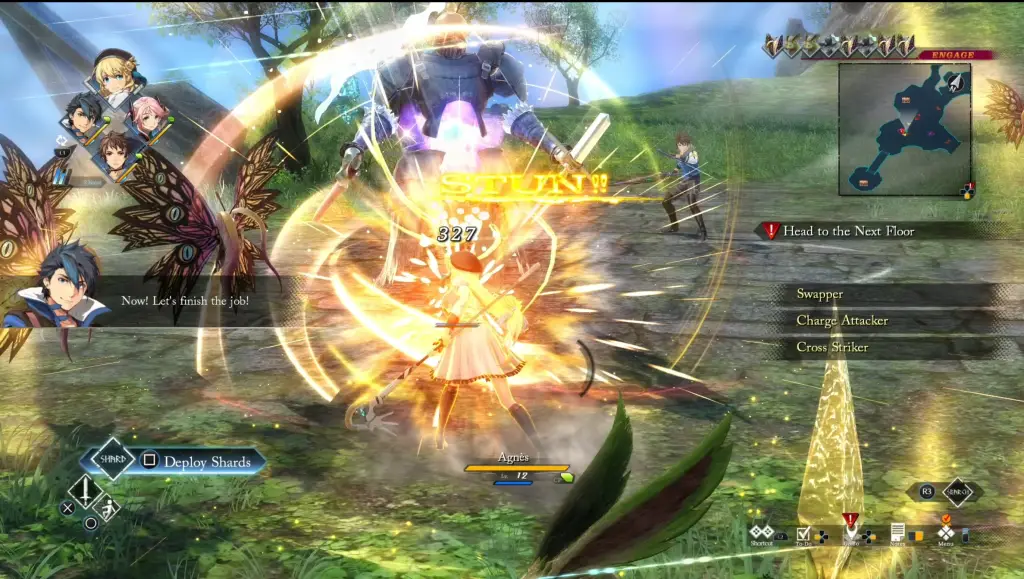Screen dimensions: 1024x579
Task: Choose the Swapper entry
Action: coord(819,294)
